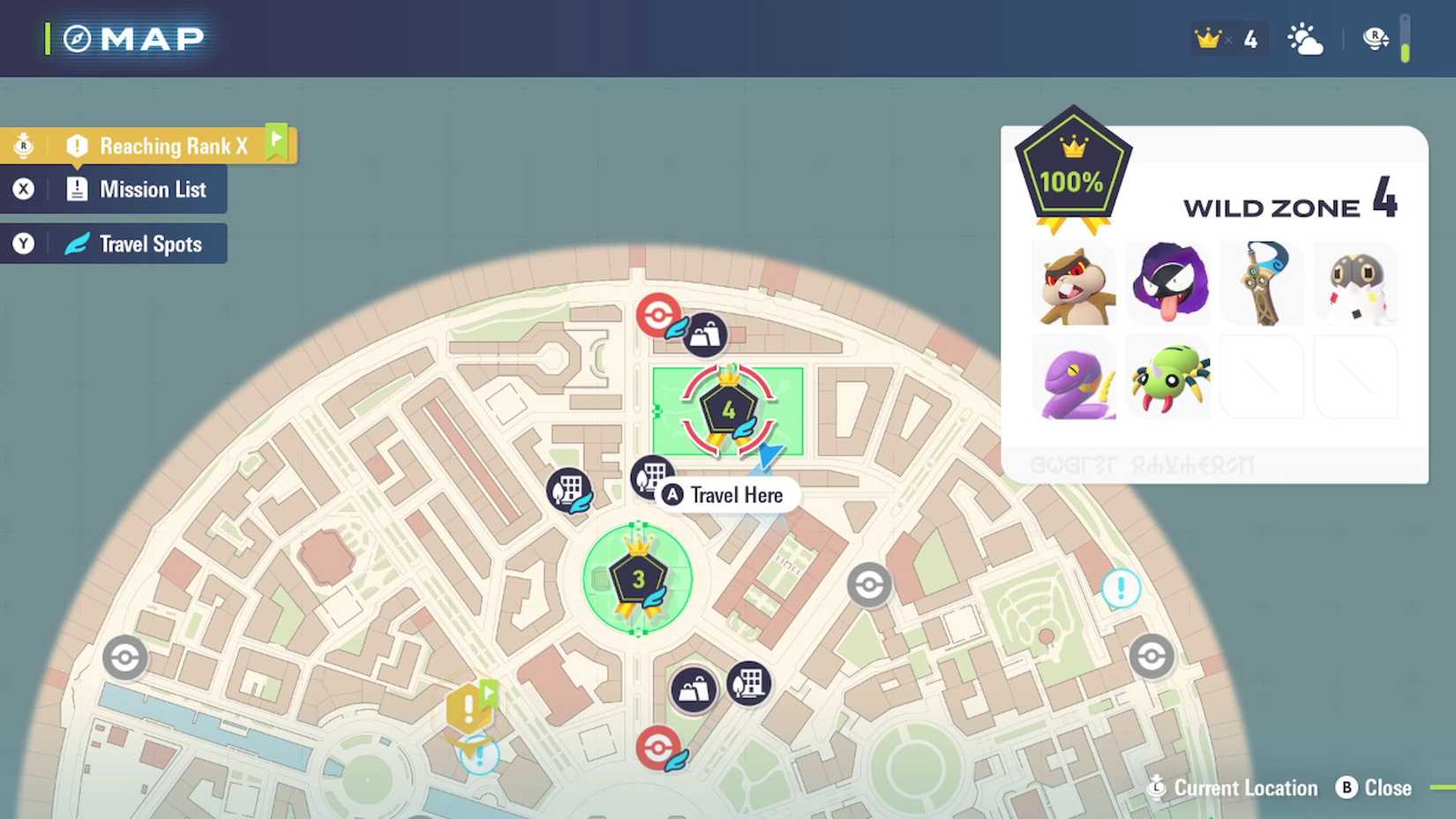
Task: Open the weather forecast icon in the header
Action: 1305,38
